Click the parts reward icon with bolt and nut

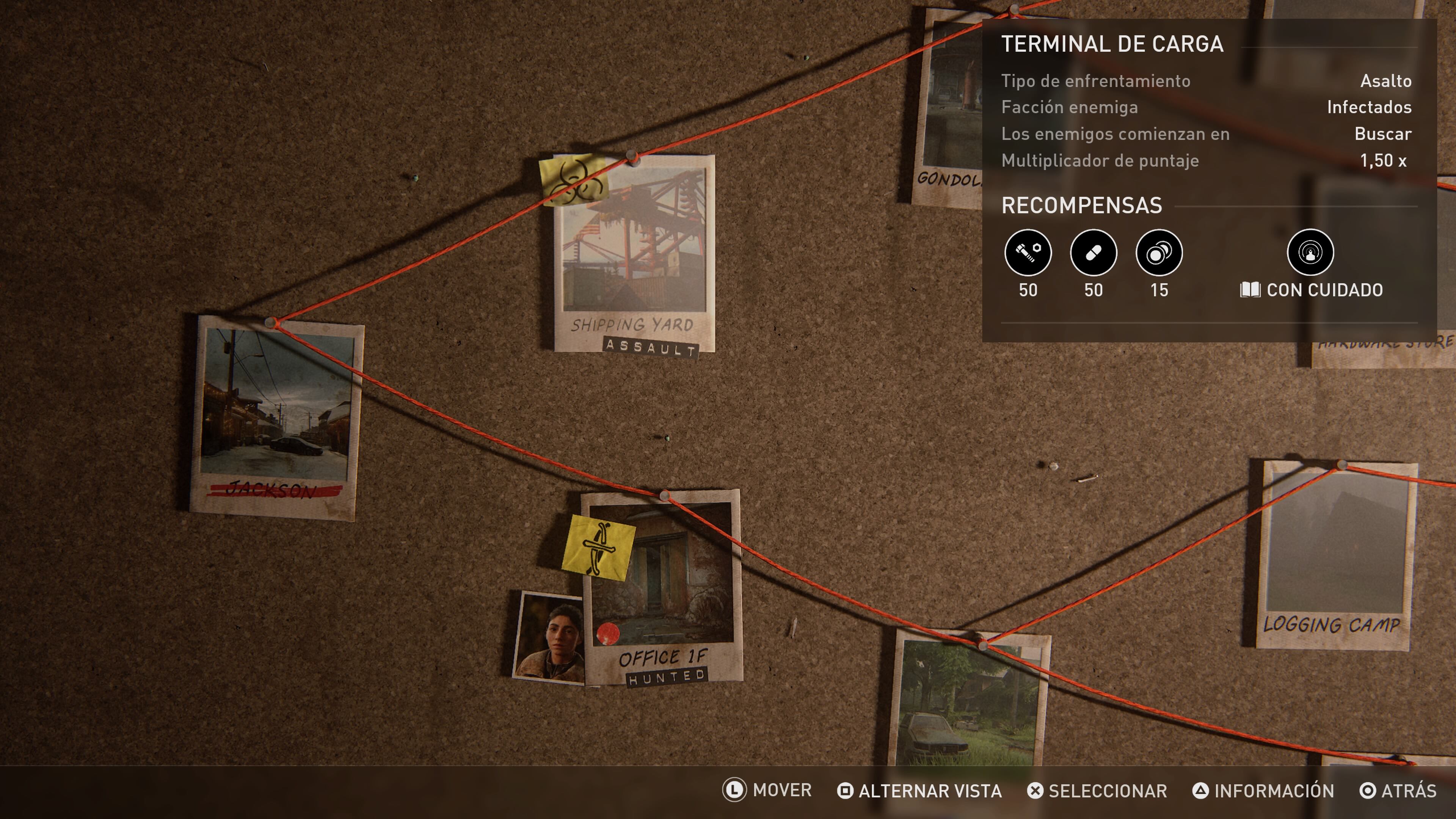coord(1028,253)
